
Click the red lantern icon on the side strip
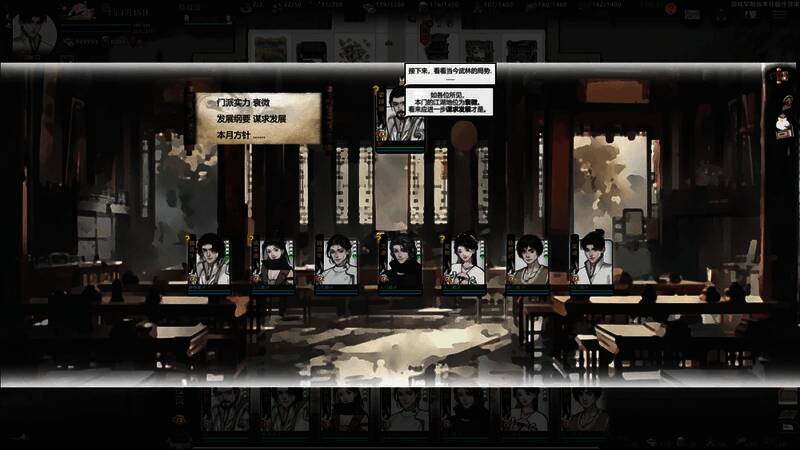783,75
